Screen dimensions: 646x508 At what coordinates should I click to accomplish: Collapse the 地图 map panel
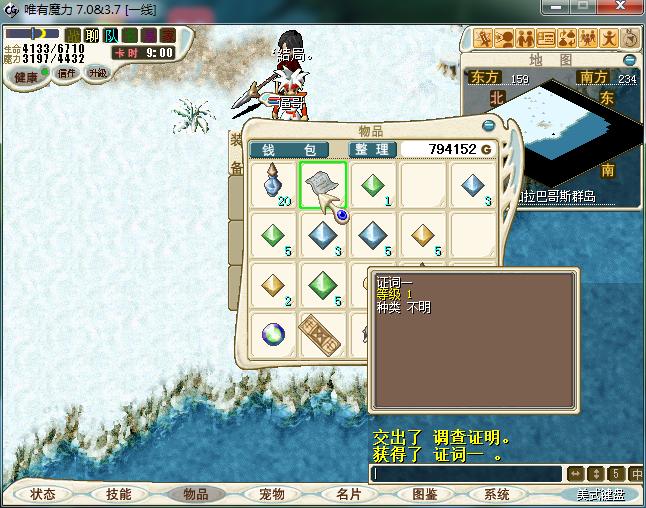[629, 59]
